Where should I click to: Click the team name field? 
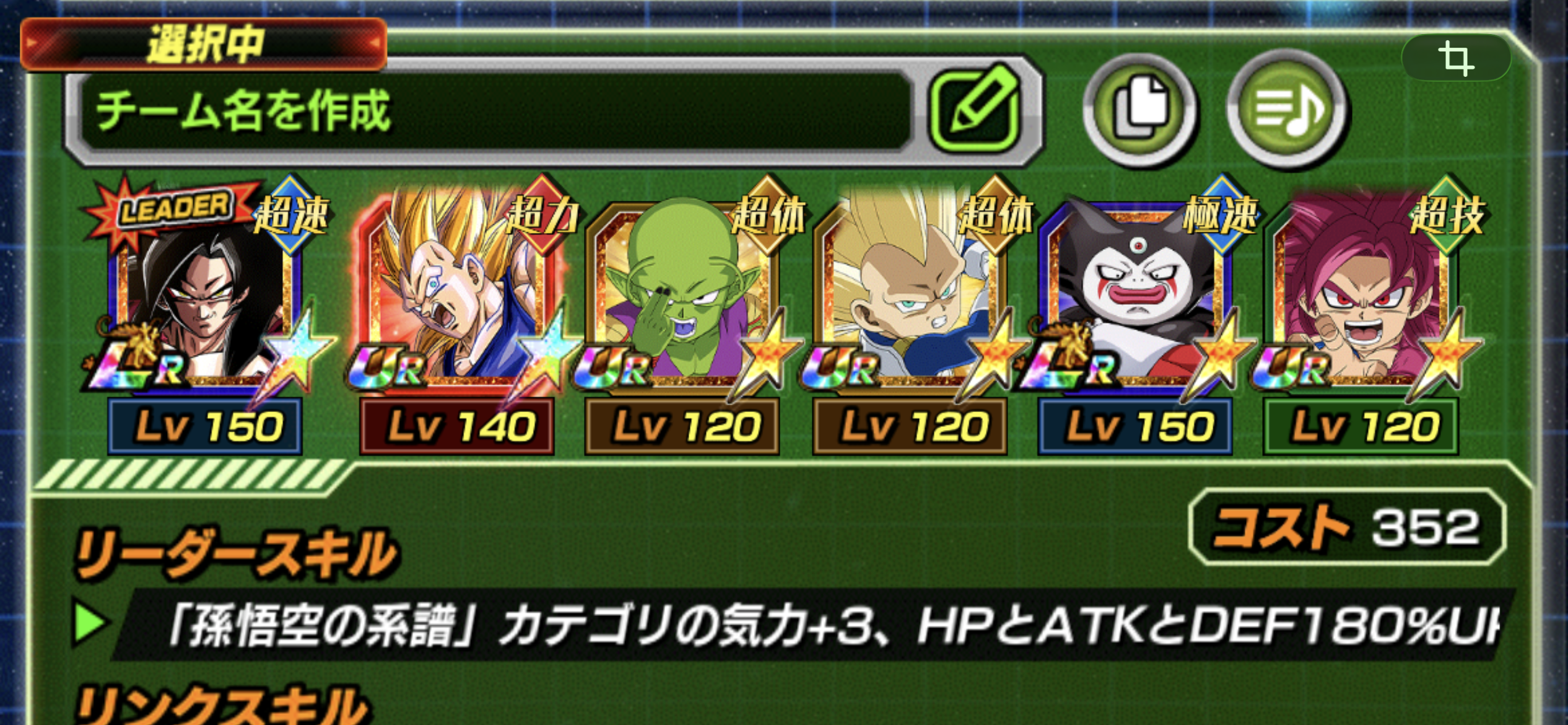(495, 112)
